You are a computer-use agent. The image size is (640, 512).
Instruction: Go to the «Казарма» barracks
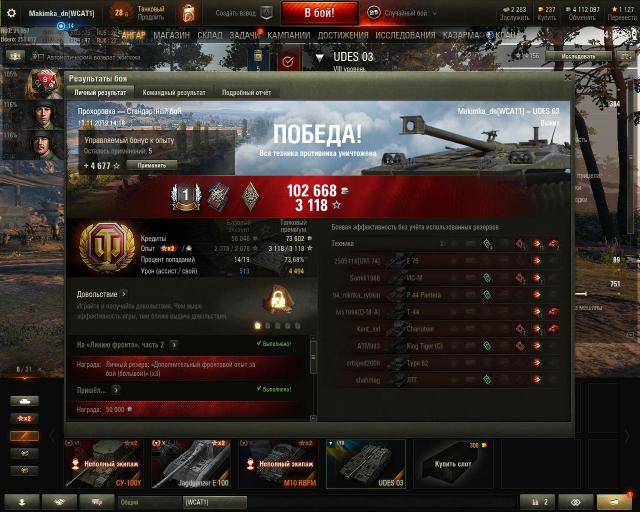(461, 34)
